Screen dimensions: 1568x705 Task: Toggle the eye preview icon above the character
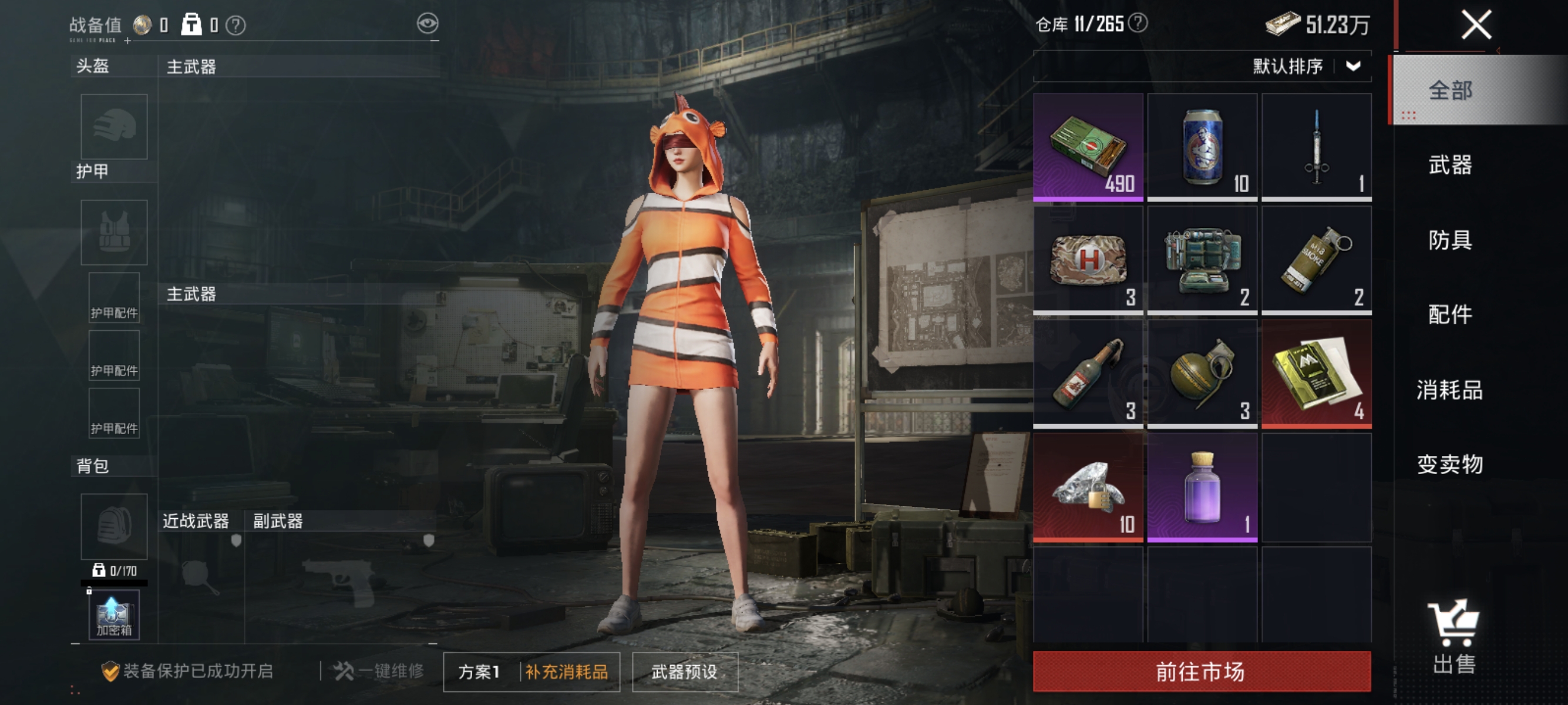[x=430, y=22]
